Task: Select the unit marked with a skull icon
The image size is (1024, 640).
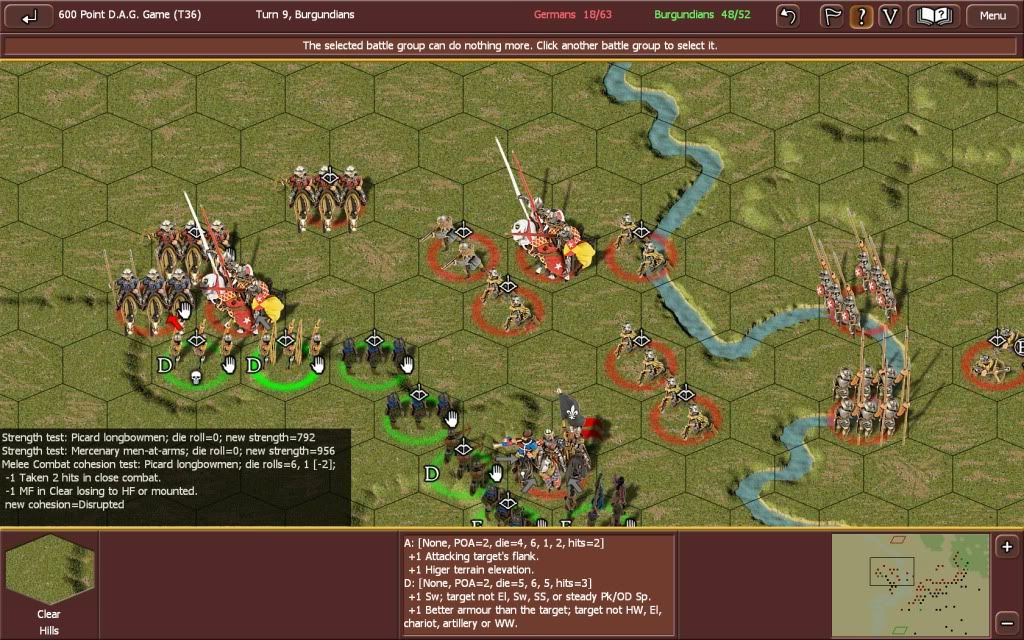Action: coord(195,355)
